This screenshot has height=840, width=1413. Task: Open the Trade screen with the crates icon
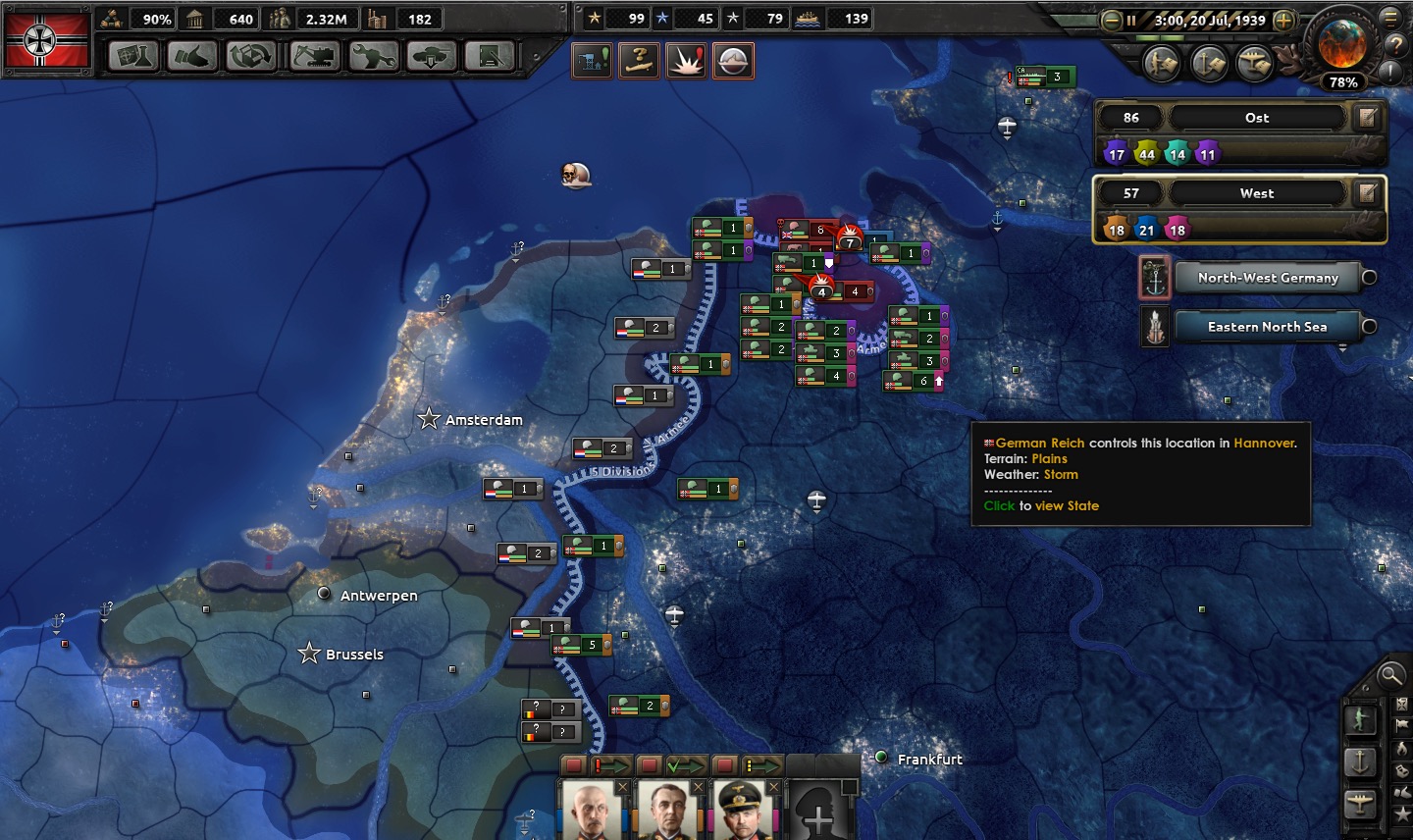pyautogui.click(x=251, y=57)
